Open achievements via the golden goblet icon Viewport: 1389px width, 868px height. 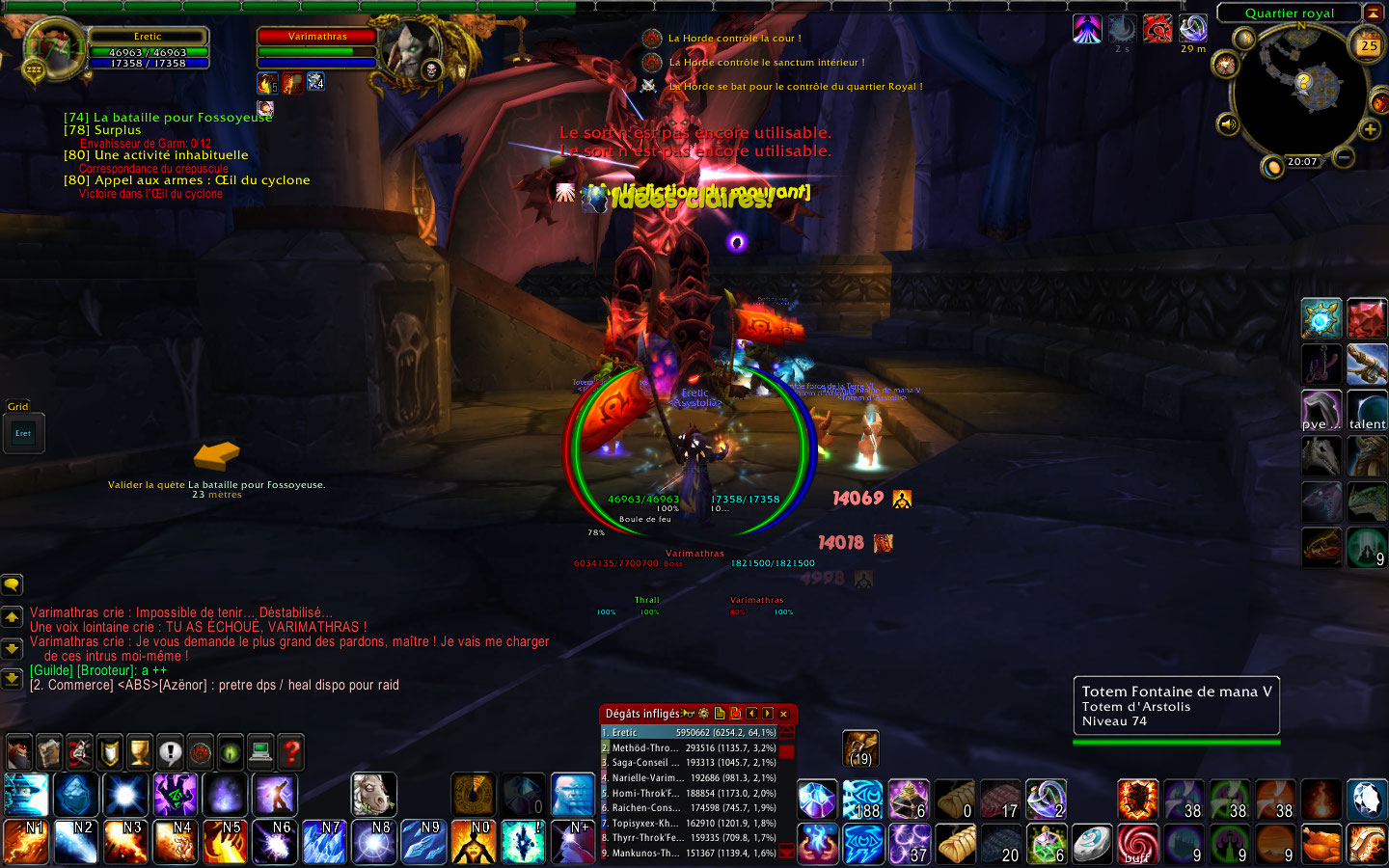[140, 752]
